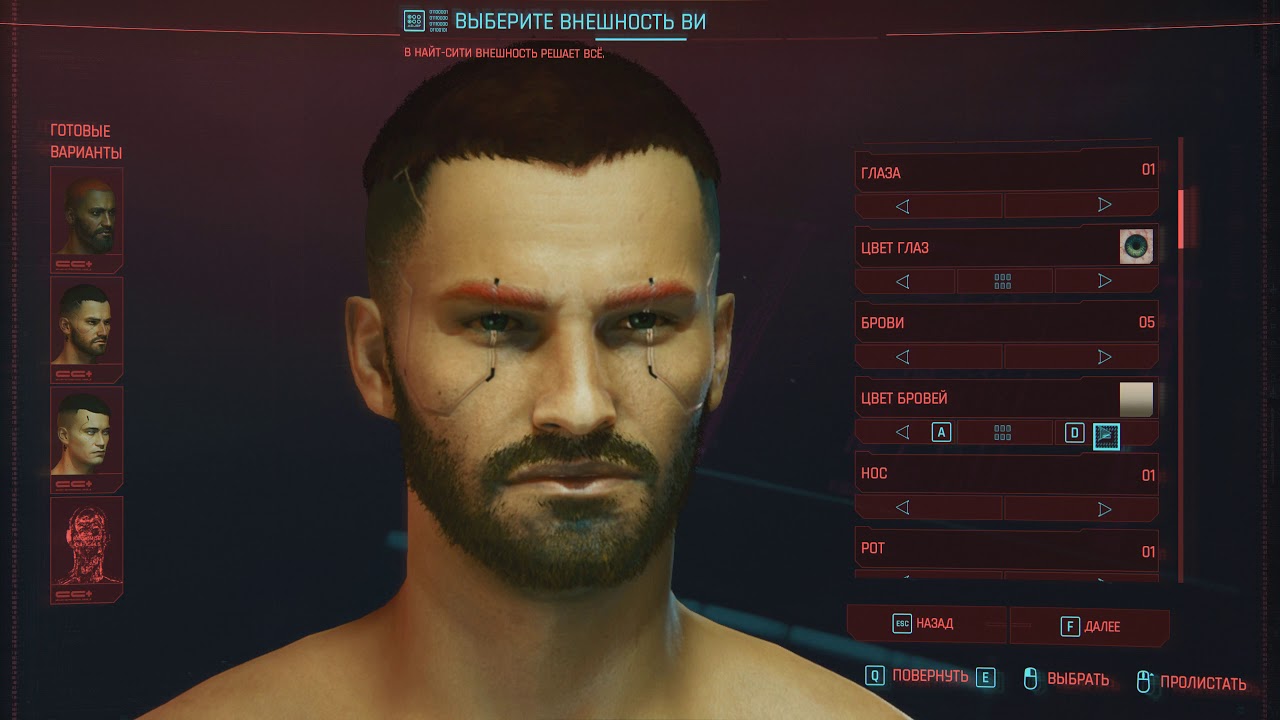This screenshot has width=1280, height=720.
Task: Choose next Брови style
Action: (x=1104, y=357)
